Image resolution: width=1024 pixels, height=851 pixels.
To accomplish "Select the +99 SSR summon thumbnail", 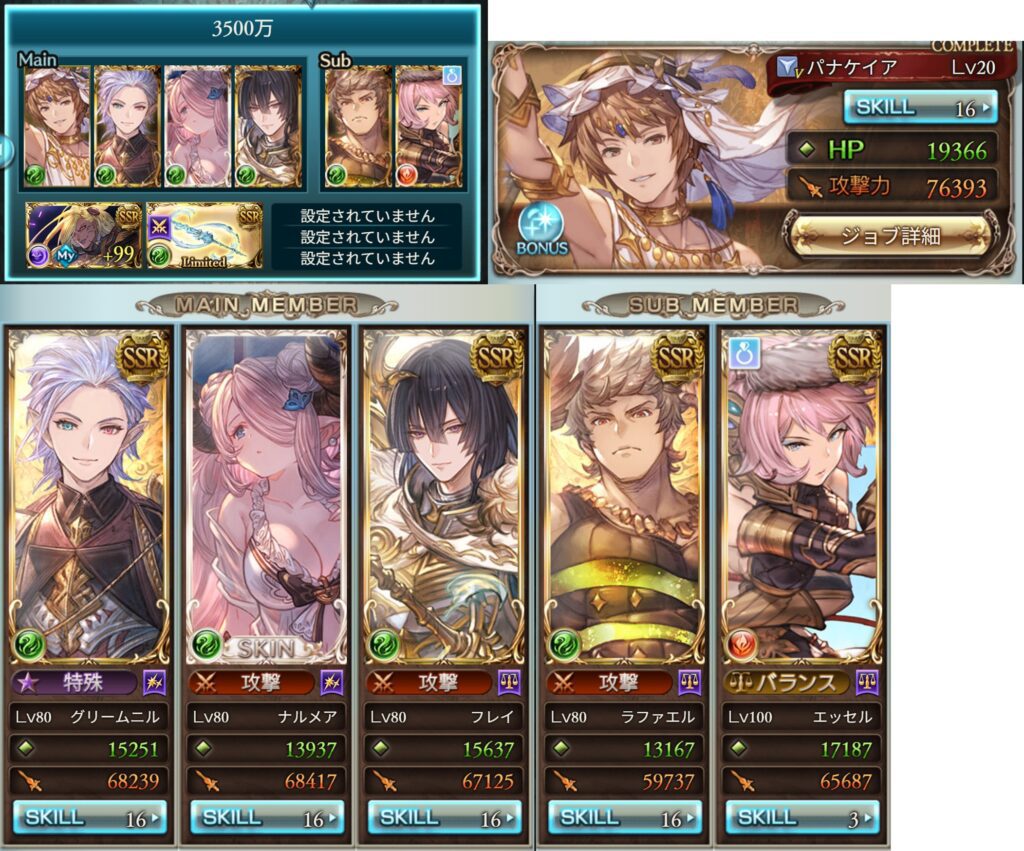I will [x=84, y=235].
